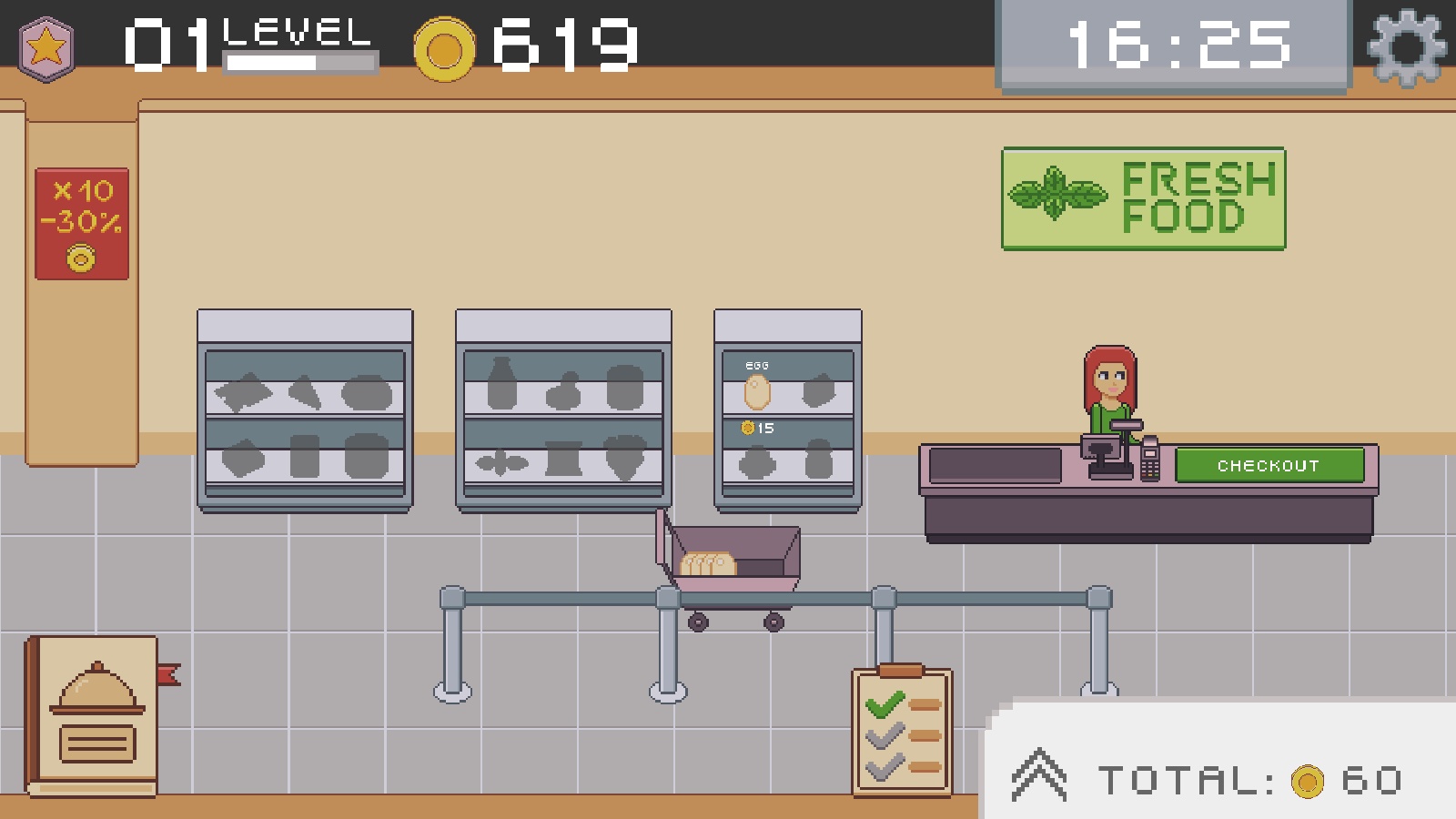Select the egg on the shelf
This screenshot has width=1456, height=819.
pyautogui.click(x=757, y=392)
